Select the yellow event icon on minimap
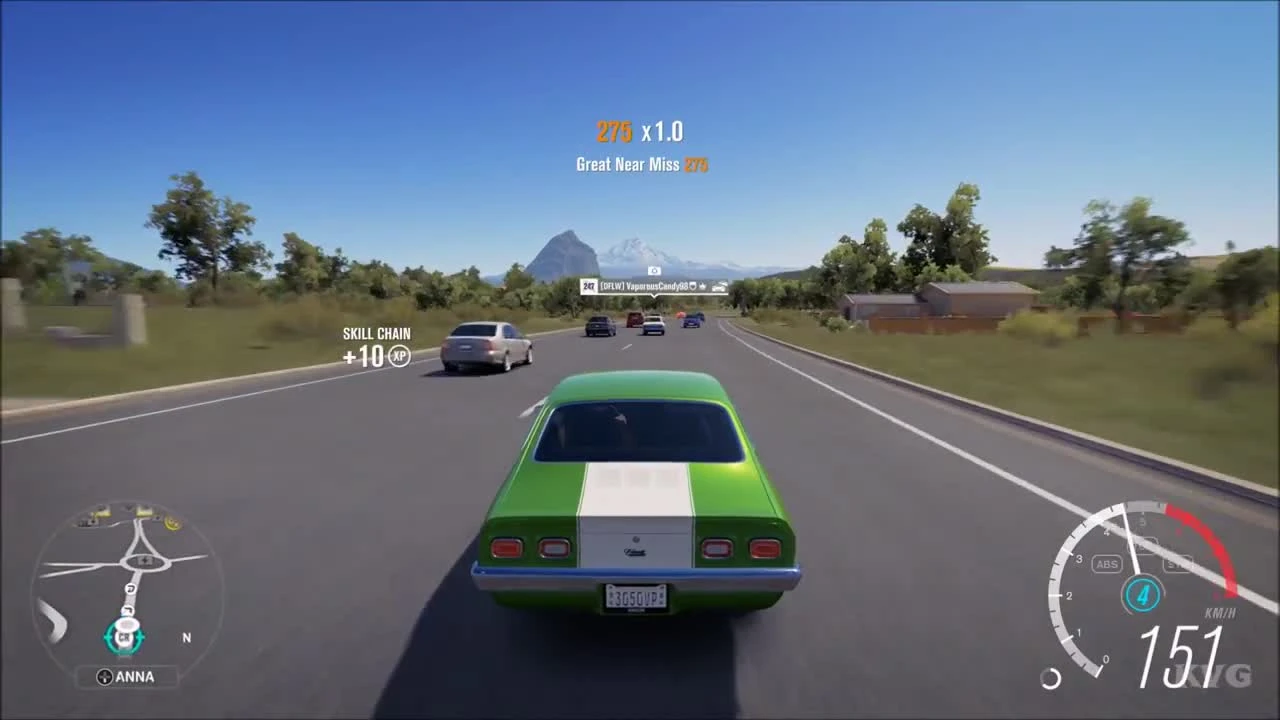1280x720 pixels. tap(173, 523)
